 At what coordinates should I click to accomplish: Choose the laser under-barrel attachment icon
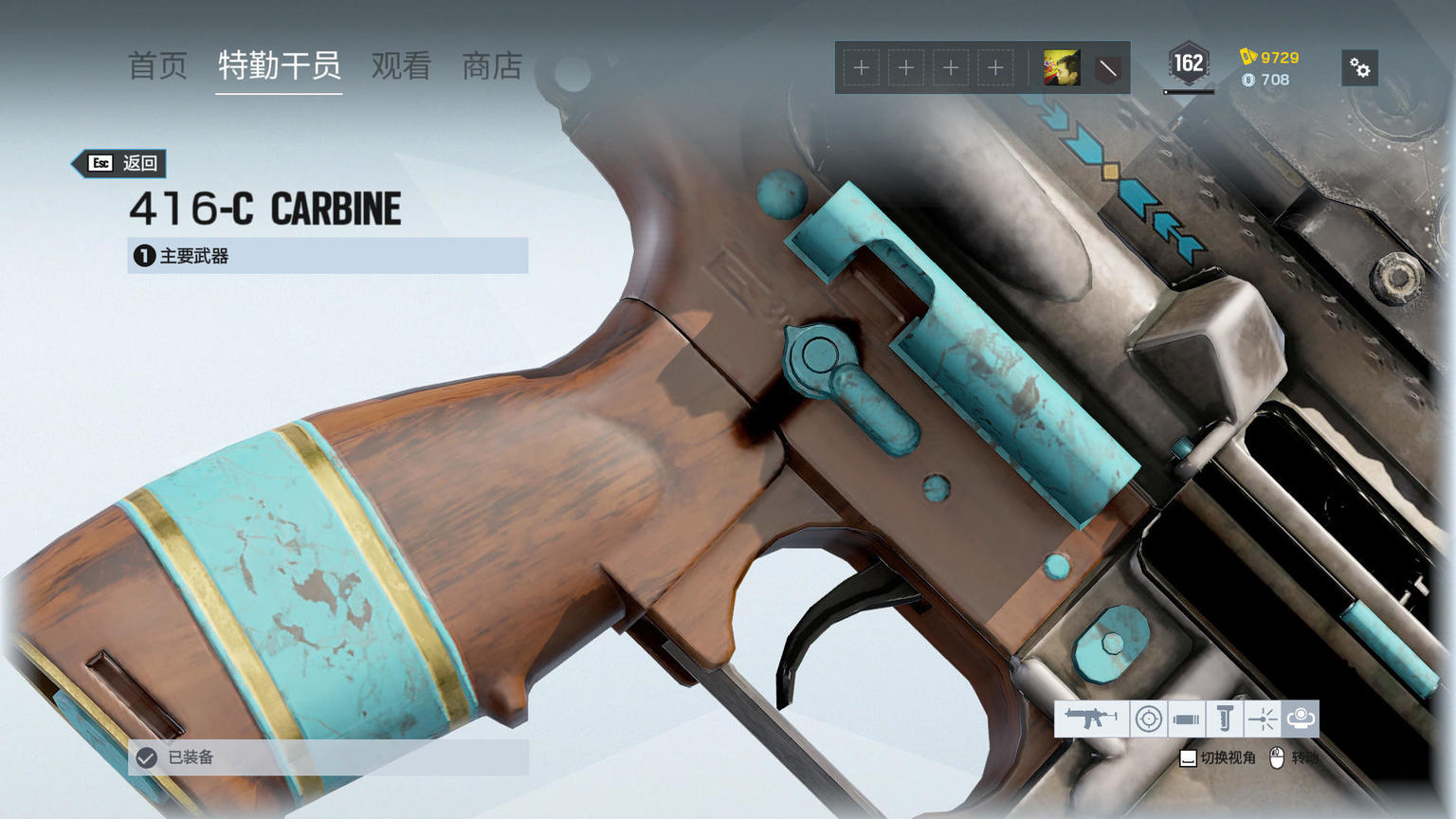1262,719
